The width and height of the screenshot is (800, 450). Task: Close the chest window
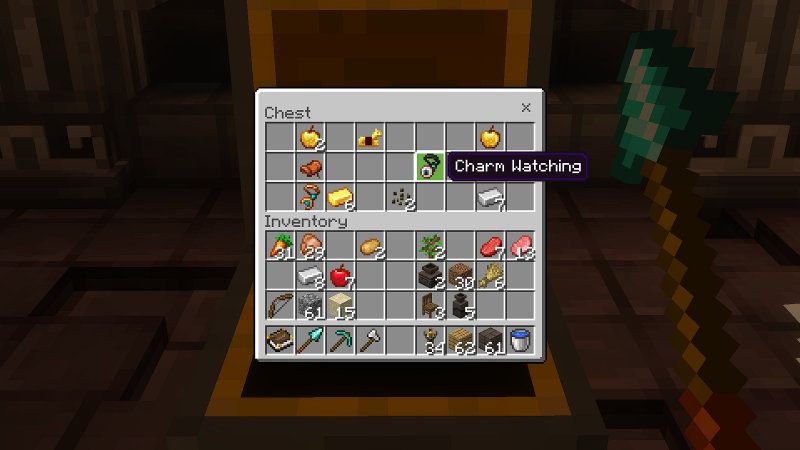pos(526,108)
